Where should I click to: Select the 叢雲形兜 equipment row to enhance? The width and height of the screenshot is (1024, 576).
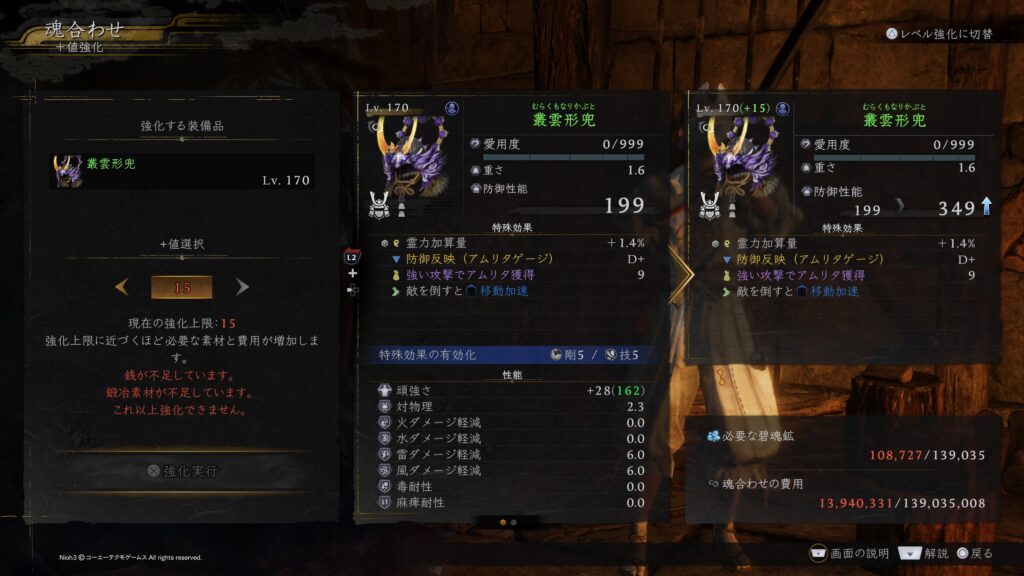(182, 171)
